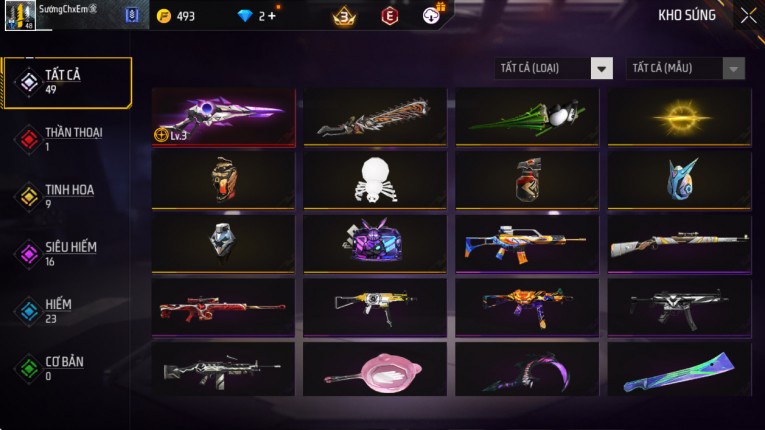Screen dimensions: 765x430
Task: Select the pink frying pan skin
Action: (375, 369)
